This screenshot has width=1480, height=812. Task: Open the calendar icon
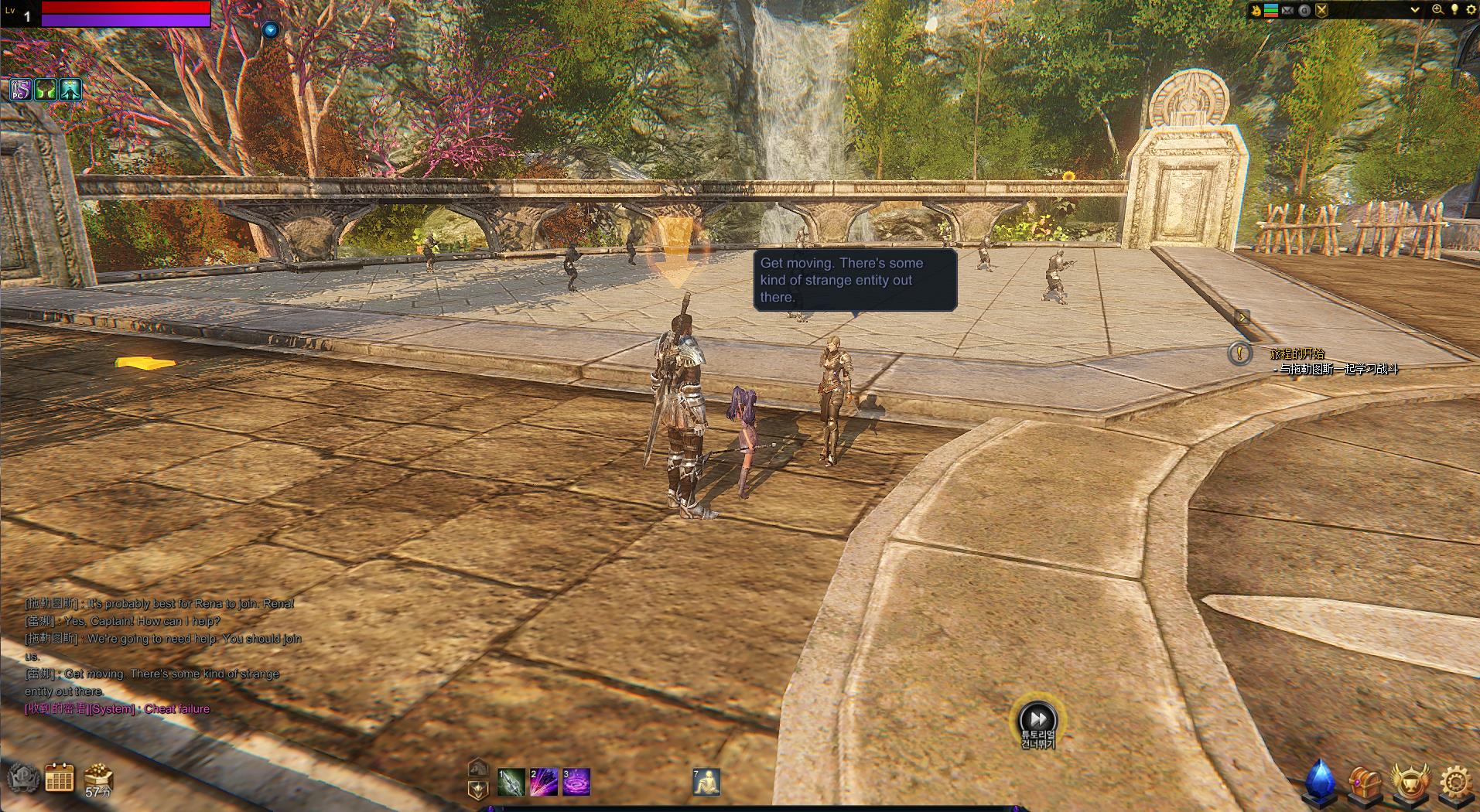(60, 778)
